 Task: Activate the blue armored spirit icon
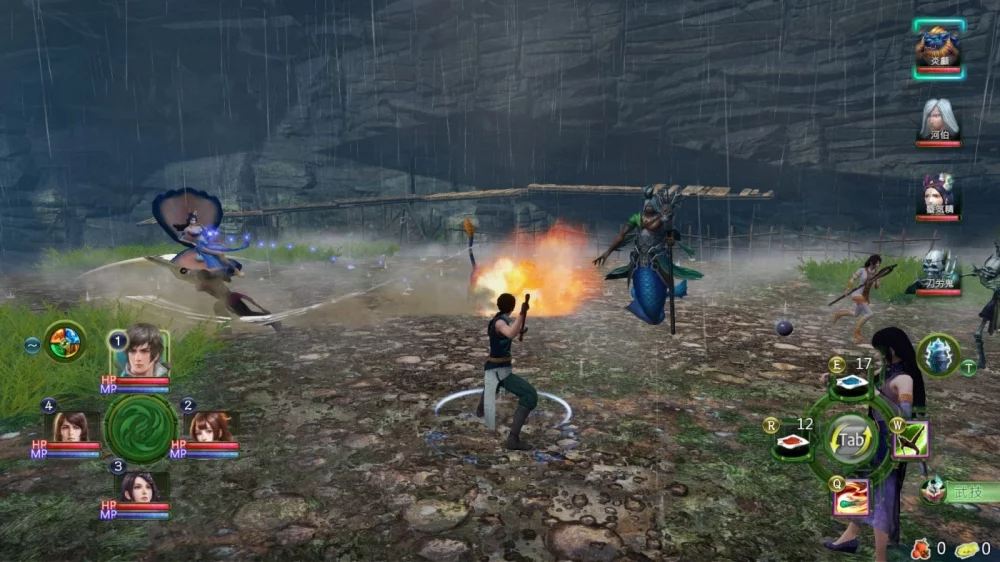(x=938, y=355)
